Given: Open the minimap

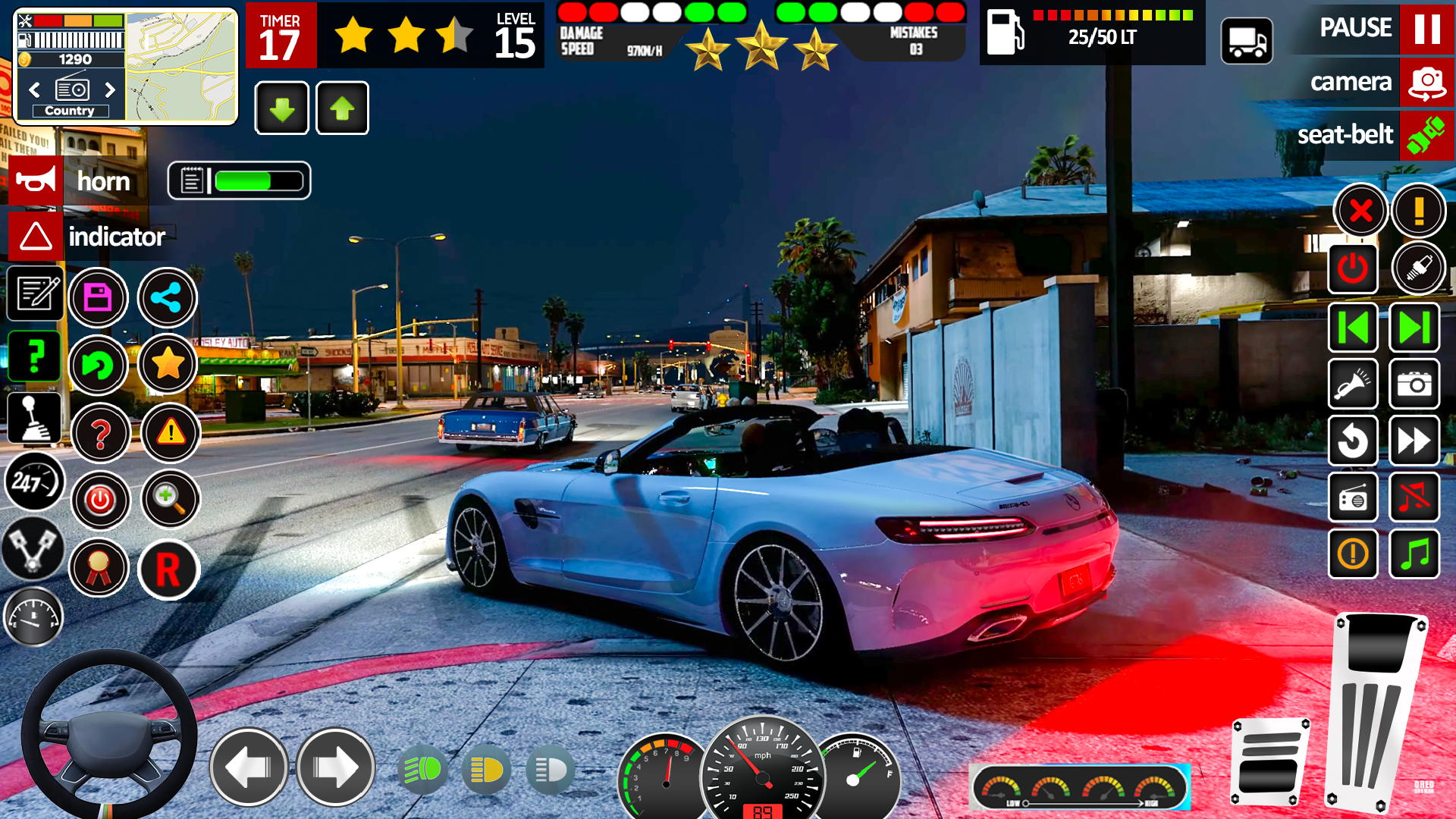Looking at the screenshot, I should [x=181, y=67].
